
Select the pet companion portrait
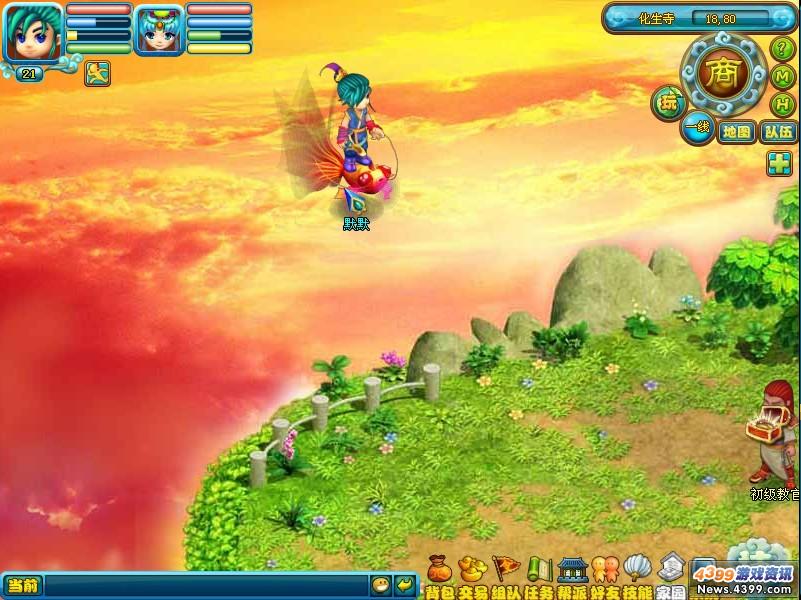pyautogui.click(x=158, y=30)
